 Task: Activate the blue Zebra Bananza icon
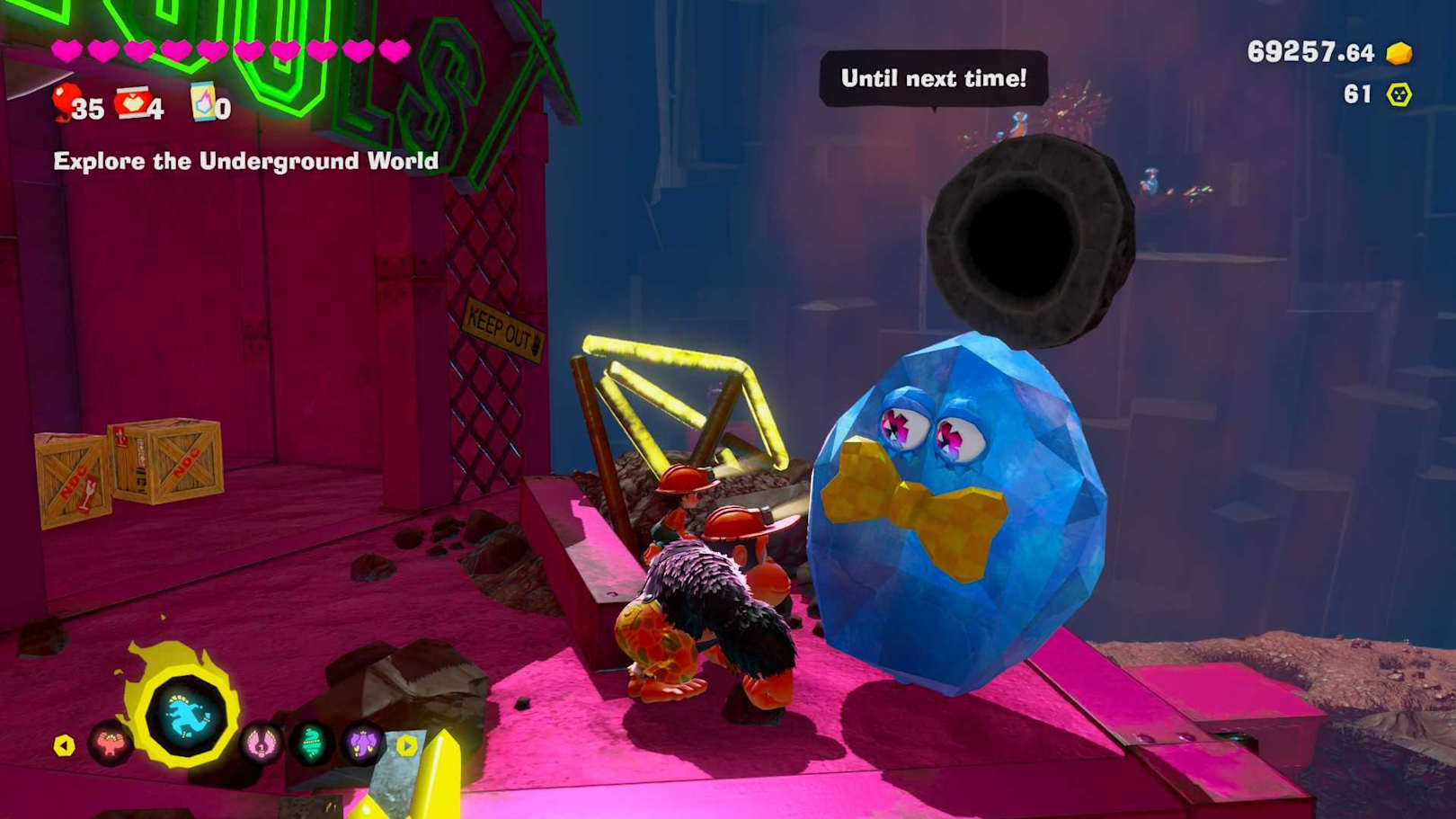click(187, 717)
